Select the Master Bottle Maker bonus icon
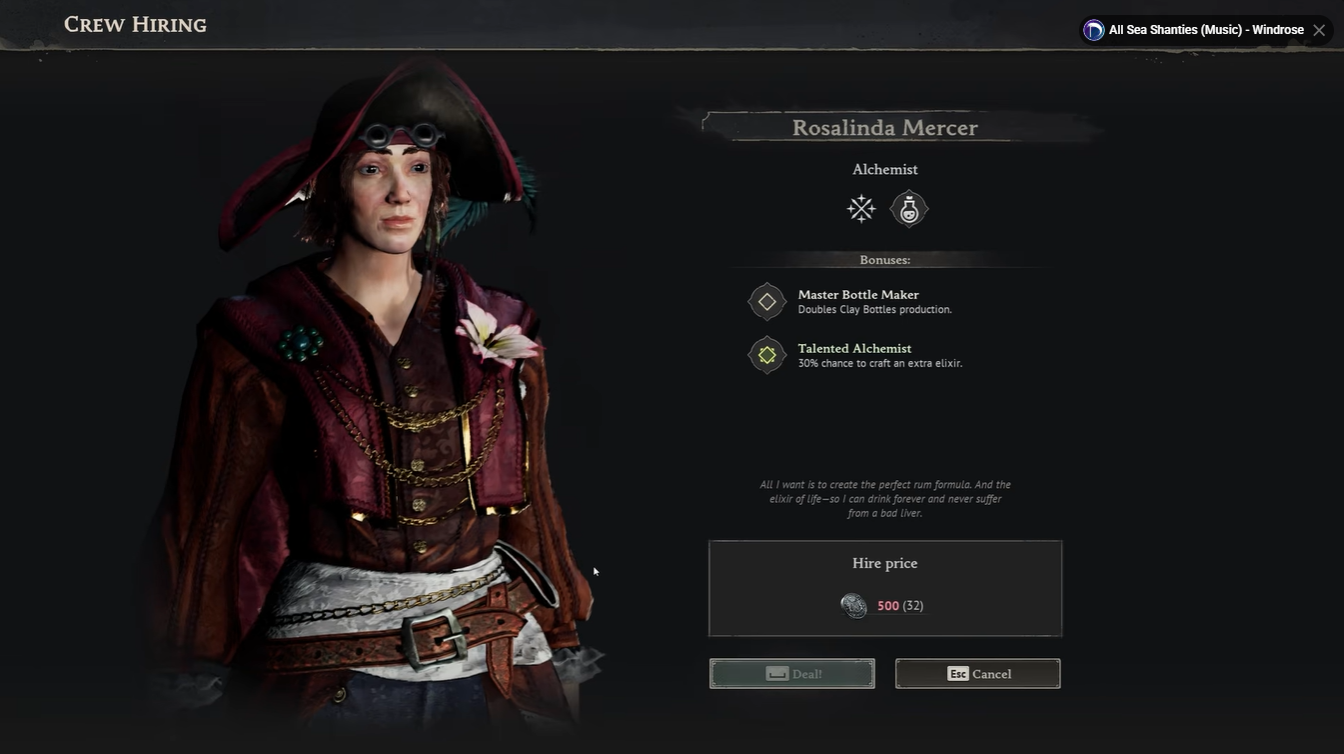This screenshot has height=754, width=1344. coord(767,301)
